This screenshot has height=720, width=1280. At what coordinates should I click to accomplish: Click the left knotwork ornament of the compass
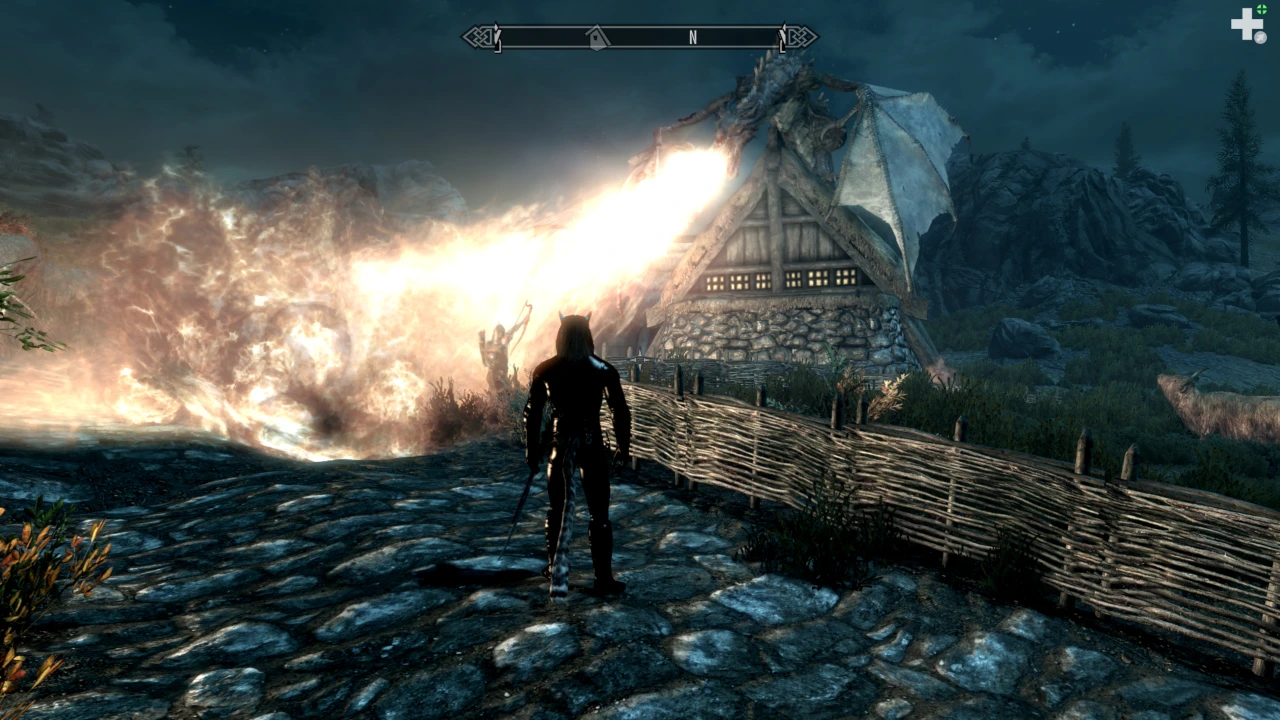click(479, 37)
